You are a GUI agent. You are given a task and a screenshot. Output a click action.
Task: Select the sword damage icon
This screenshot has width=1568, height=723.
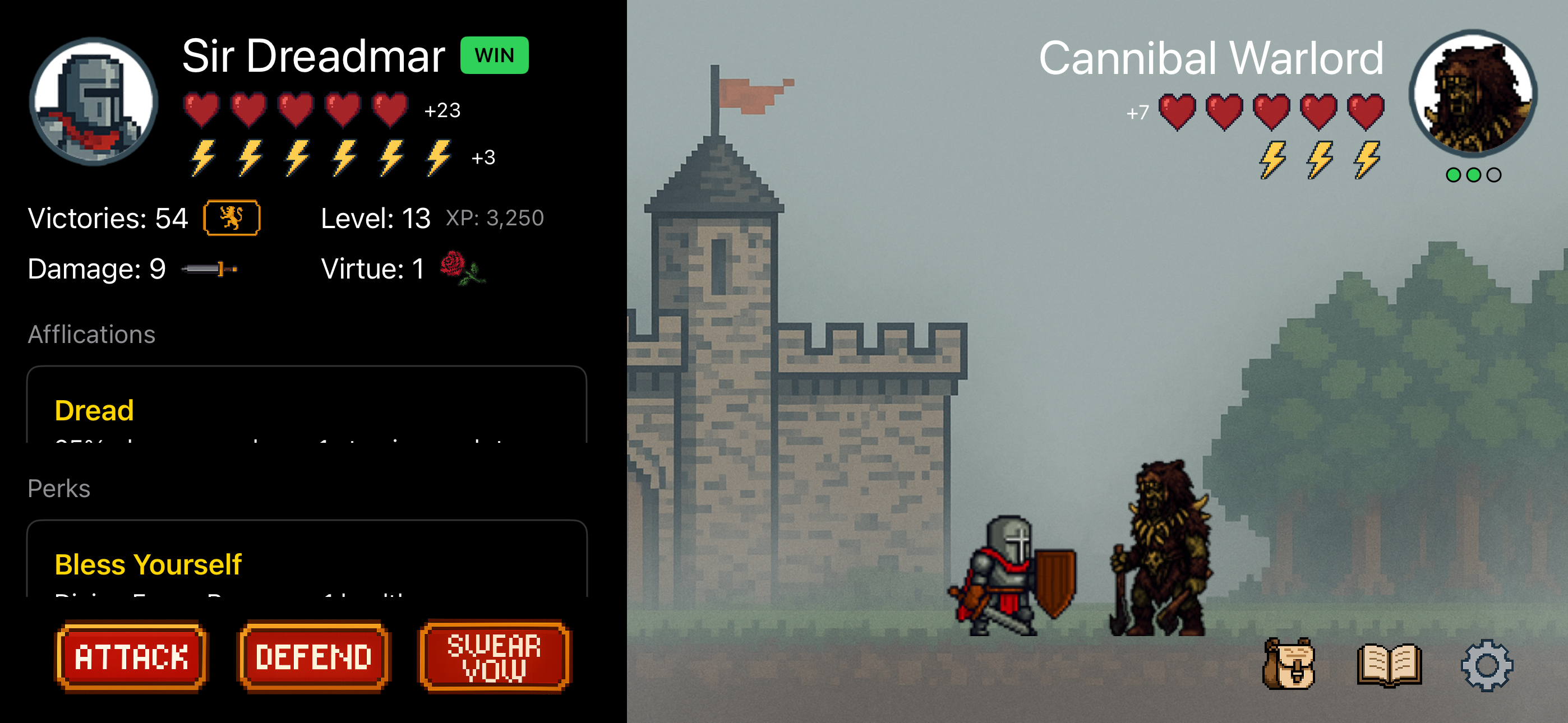[x=210, y=268]
